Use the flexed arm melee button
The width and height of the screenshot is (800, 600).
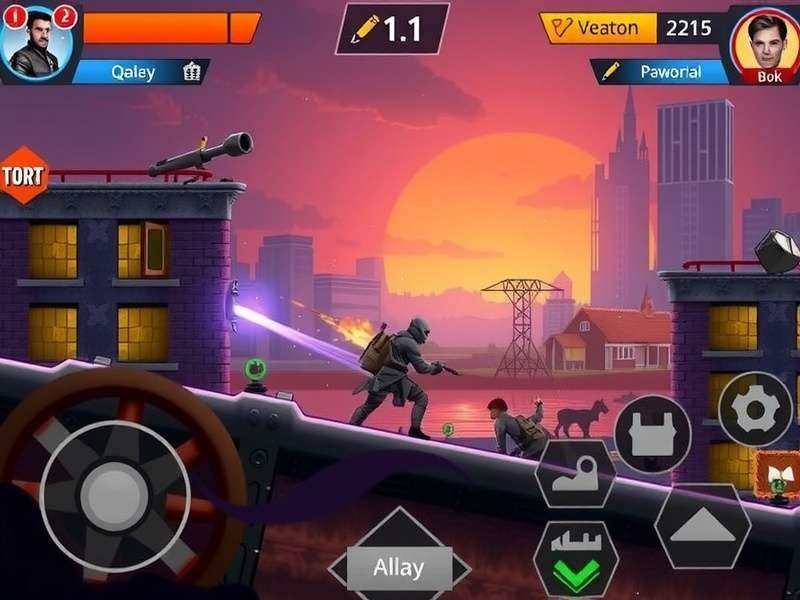tap(575, 474)
